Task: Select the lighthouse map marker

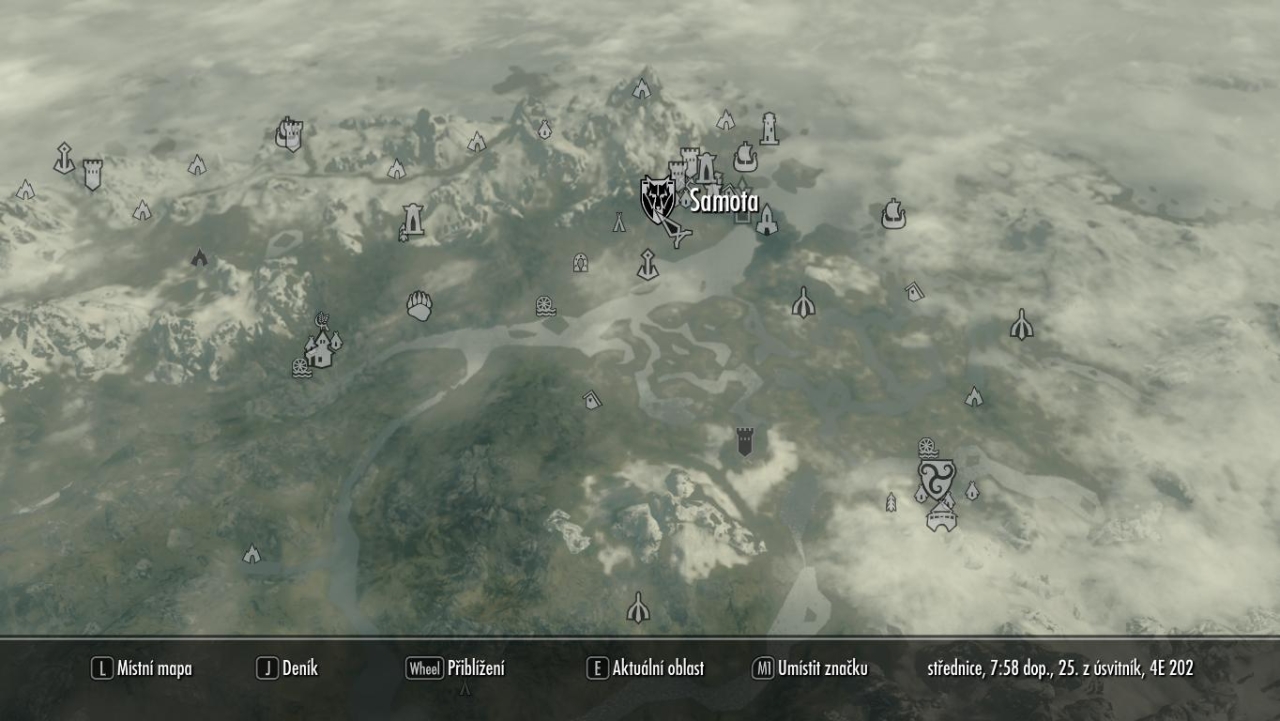Action: tap(769, 128)
